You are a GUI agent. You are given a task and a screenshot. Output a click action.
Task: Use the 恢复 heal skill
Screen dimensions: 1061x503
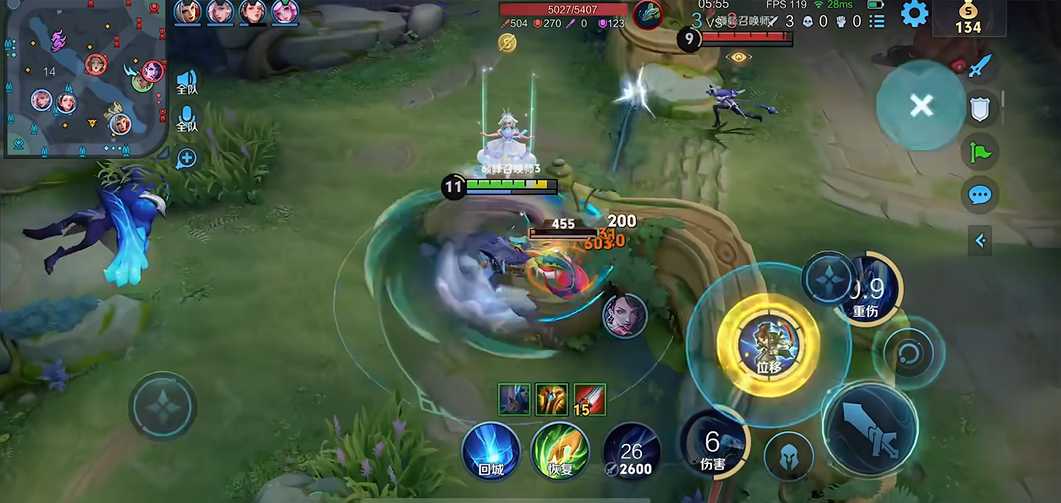tap(559, 451)
